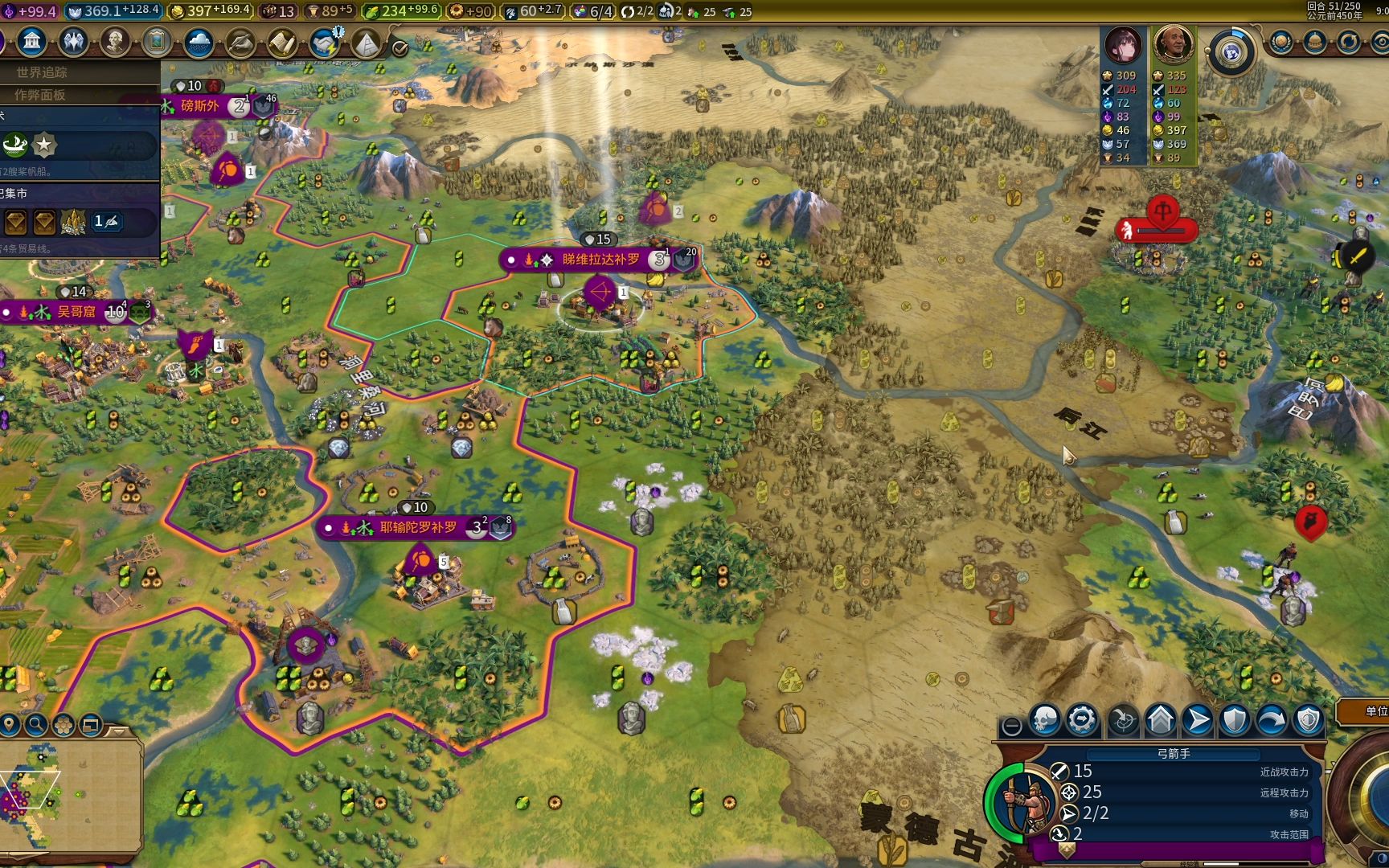The width and height of the screenshot is (1389, 868).
Task: Open the pyramid icon in top toolbar
Action: tap(367, 43)
